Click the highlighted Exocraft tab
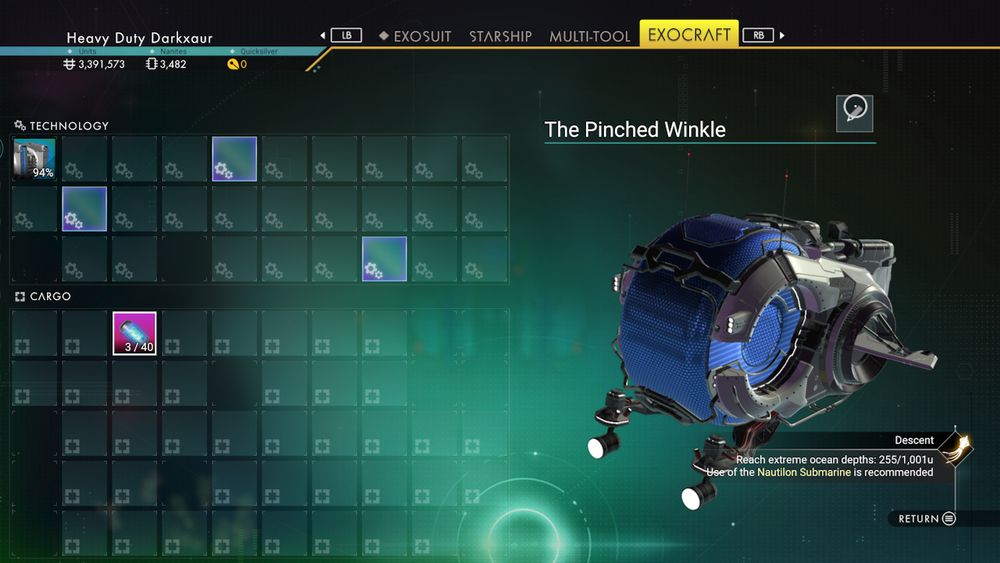Viewport: 1000px width, 563px height. [689, 35]
